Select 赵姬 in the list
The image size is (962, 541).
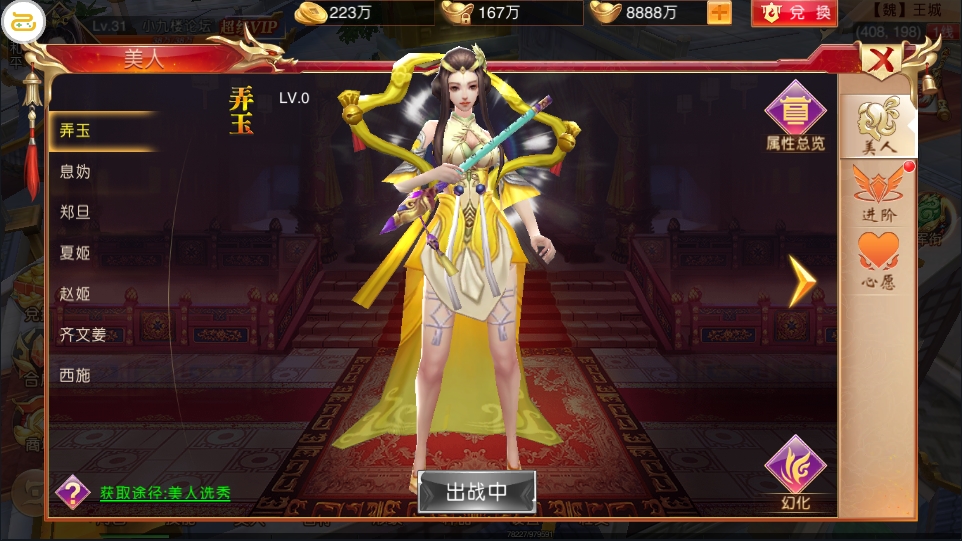point(76,294)
